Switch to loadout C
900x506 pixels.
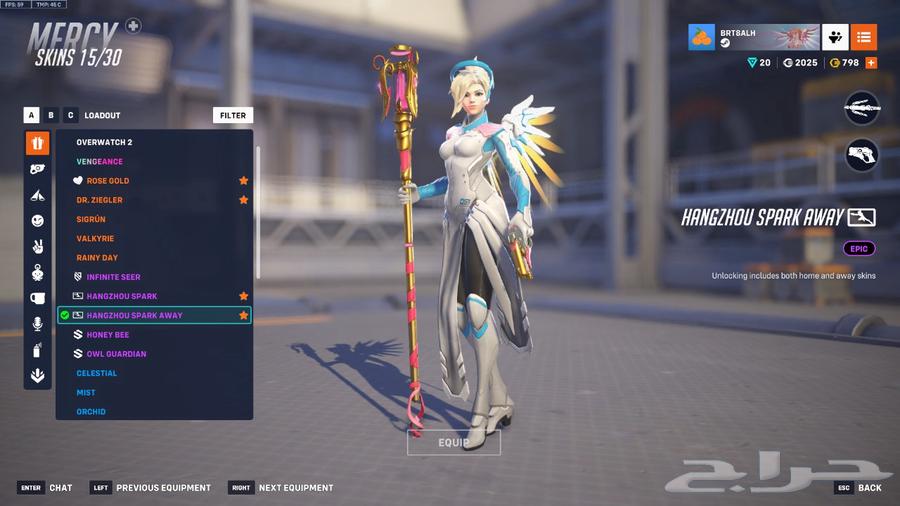click(x=70, y=115)
